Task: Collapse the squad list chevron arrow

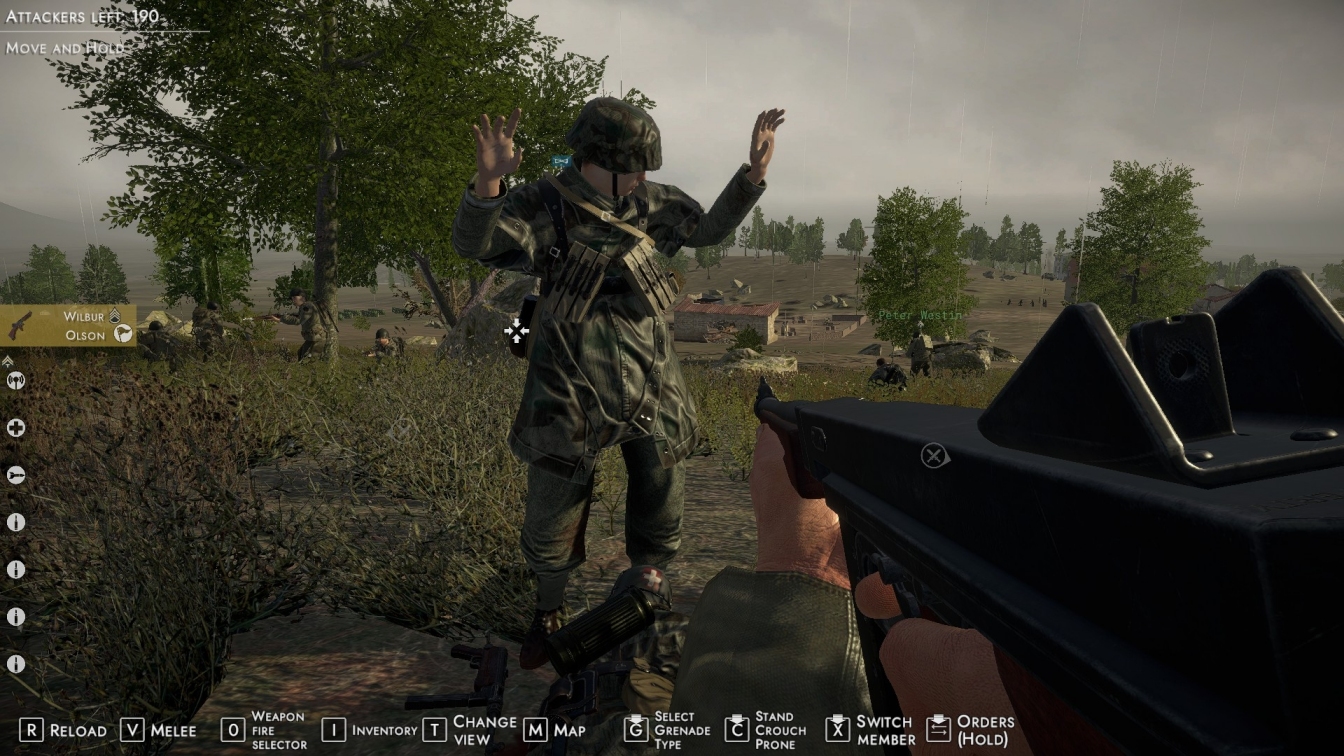Action: (8, 360)
